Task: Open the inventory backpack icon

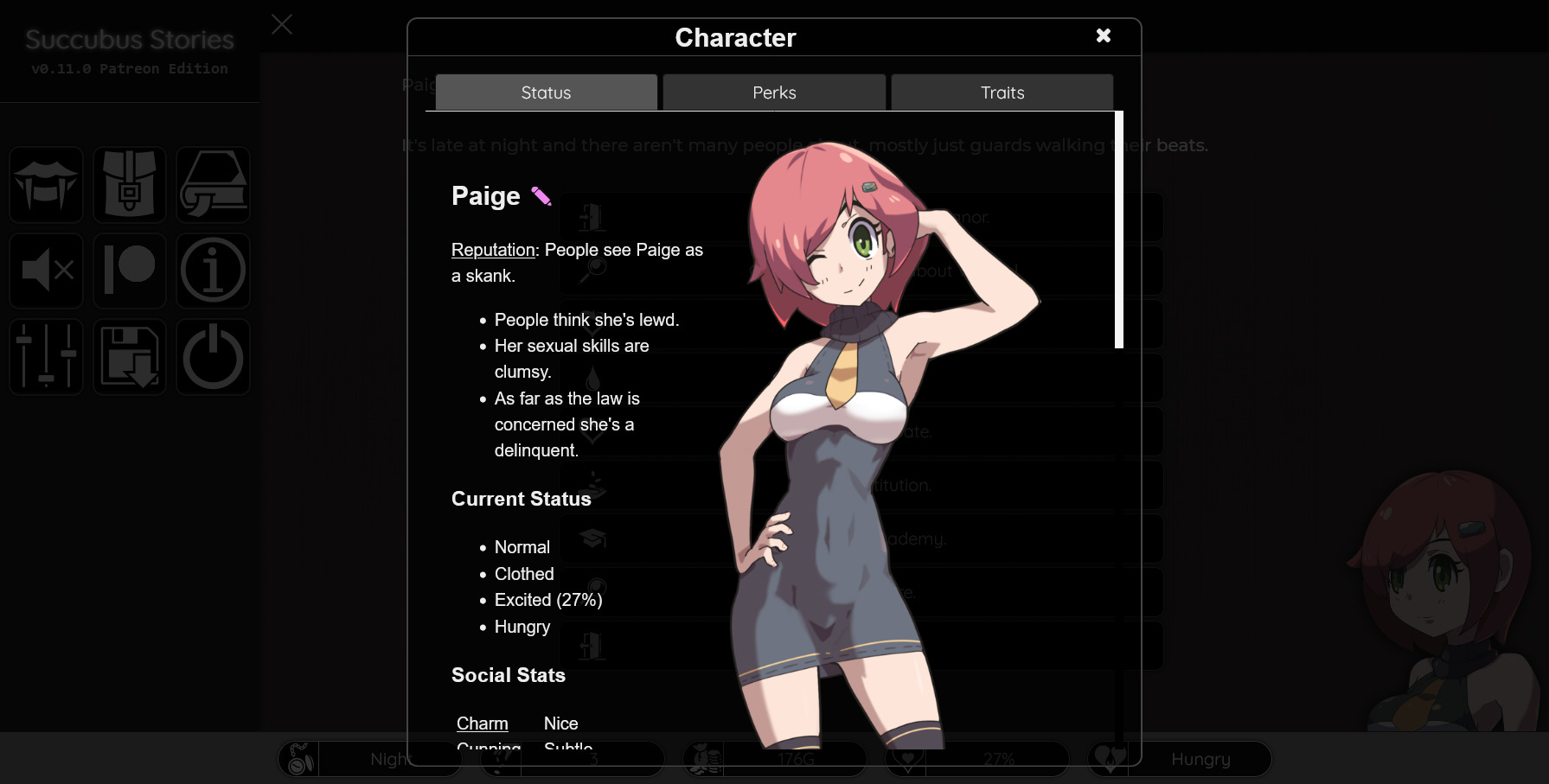Action: click(x=130, y=184)
